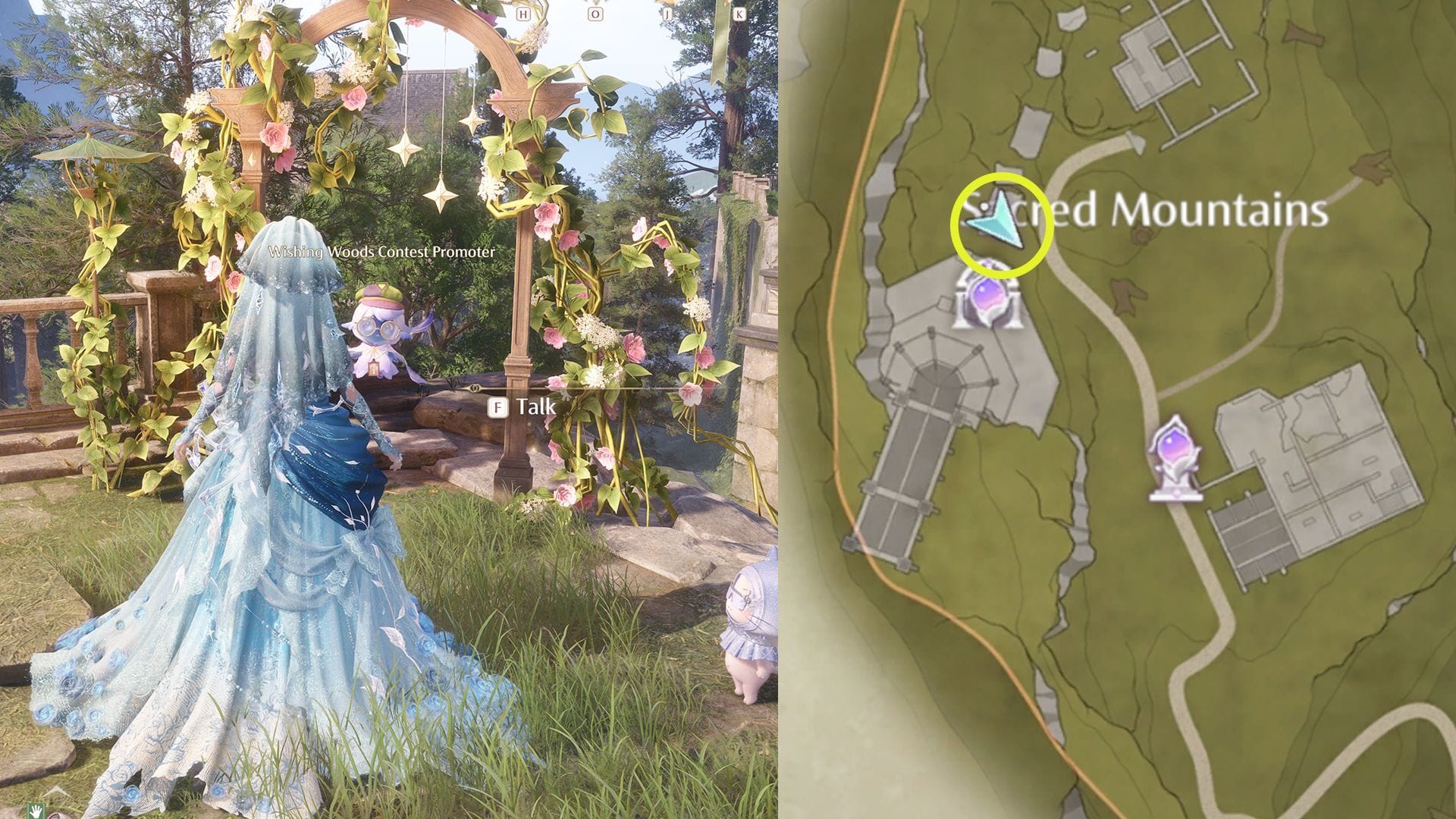The width and height of the screenshot is (1456, 819).
Task: Click the F key icon in the Talk prompt
Action: [x=498, y=407]
